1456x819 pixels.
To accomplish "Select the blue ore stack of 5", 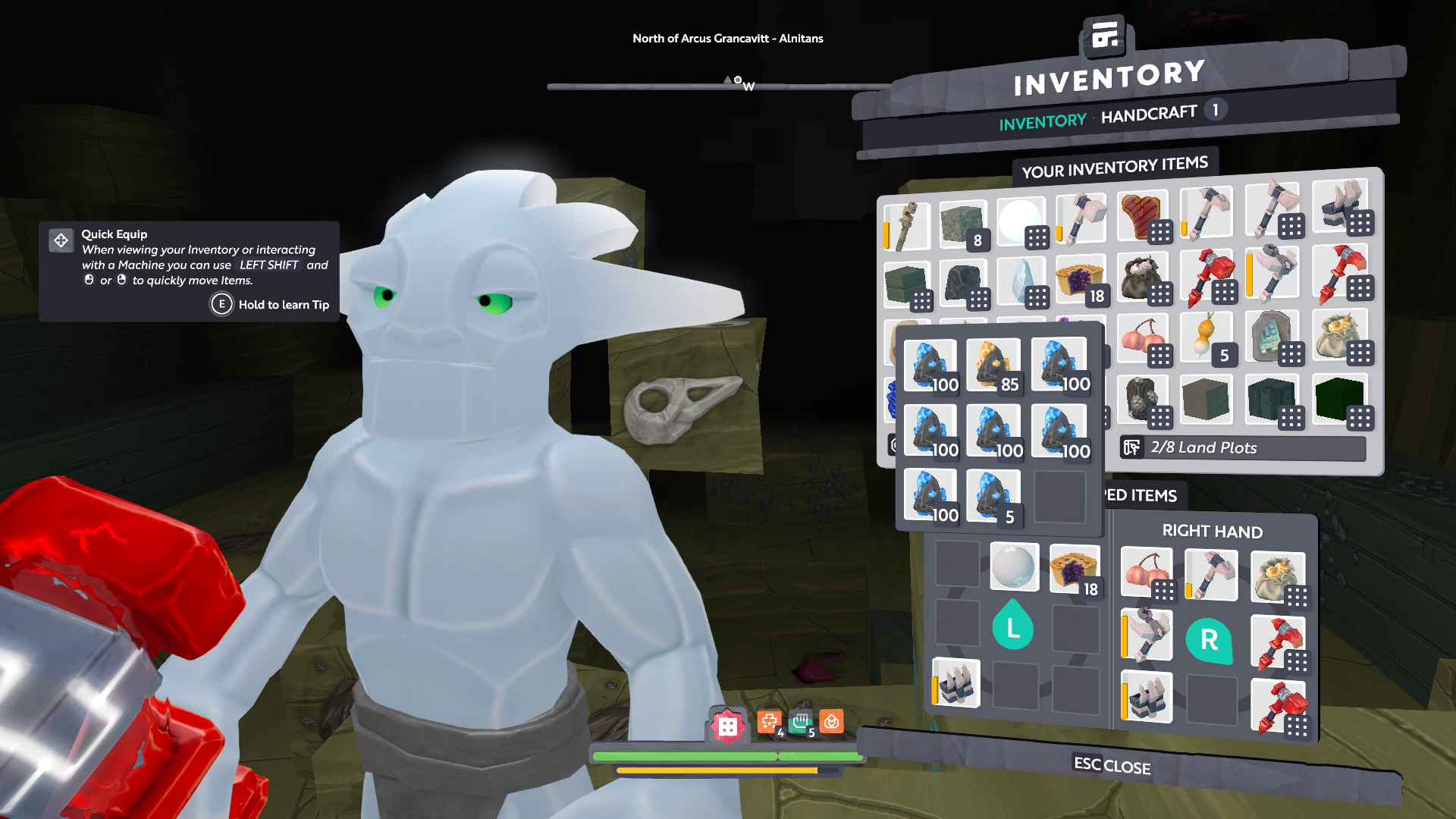I will (993, 497).
